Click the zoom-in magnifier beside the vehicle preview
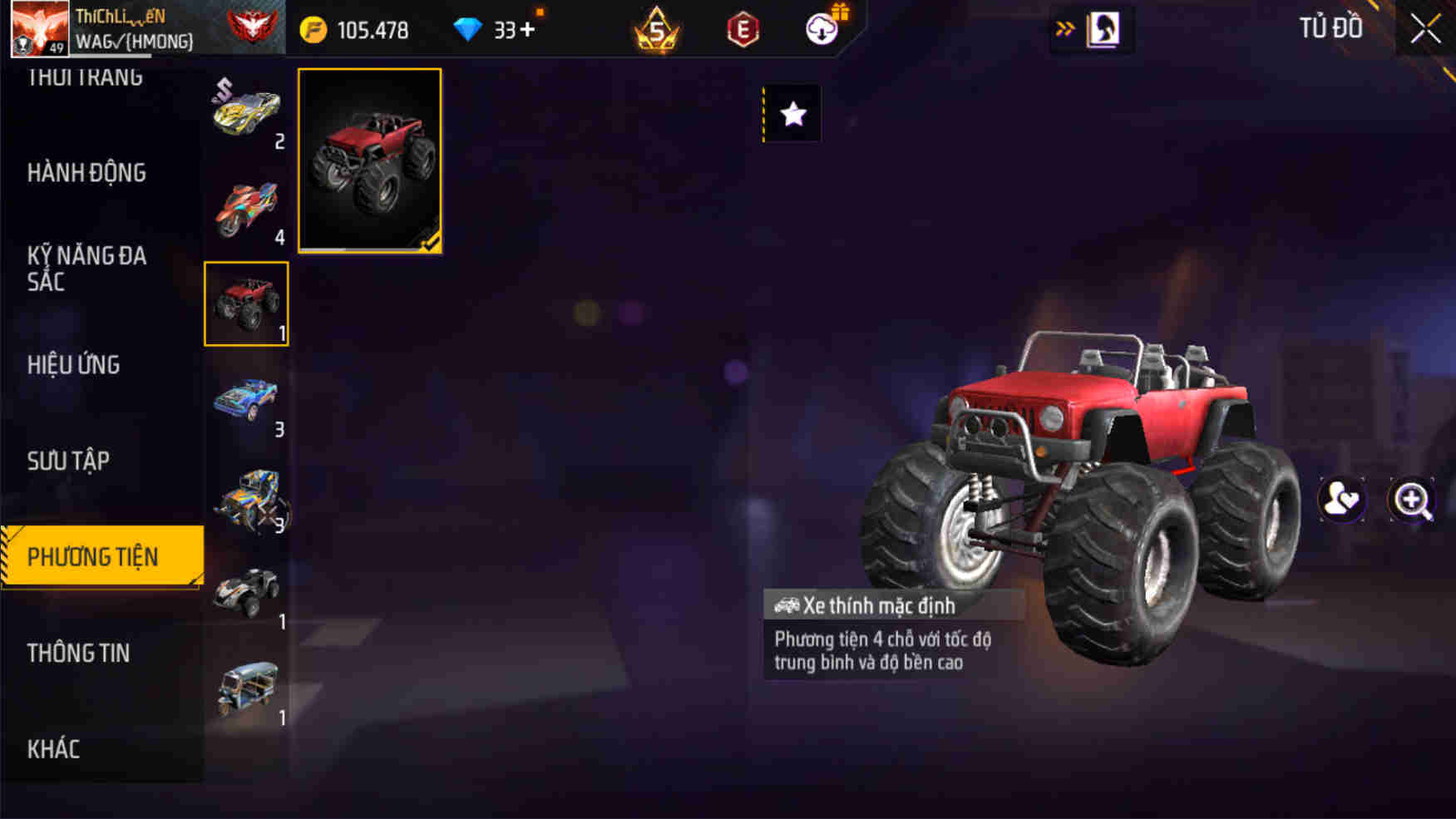Image resolution: width=1456 pixels, height=819 pixels. [1412, 498]
